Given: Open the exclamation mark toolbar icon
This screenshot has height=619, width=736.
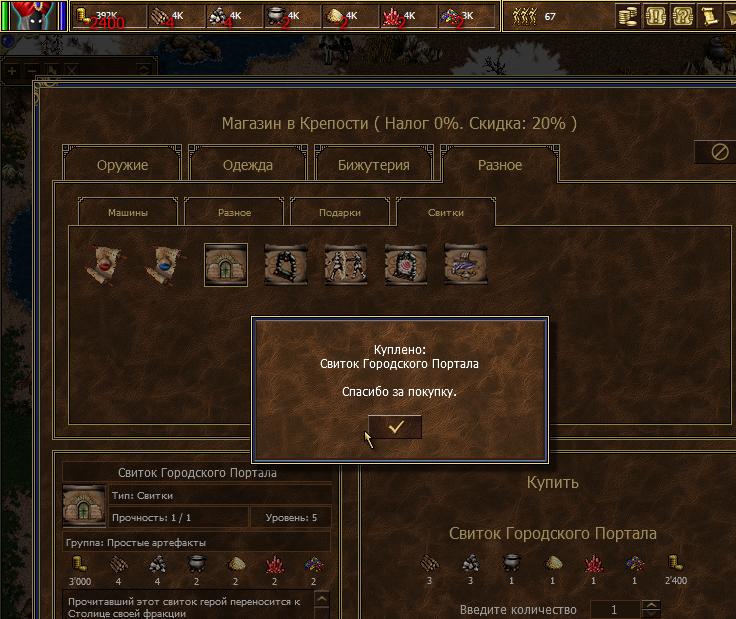Looking at the screenshot, I should point(656,16).
